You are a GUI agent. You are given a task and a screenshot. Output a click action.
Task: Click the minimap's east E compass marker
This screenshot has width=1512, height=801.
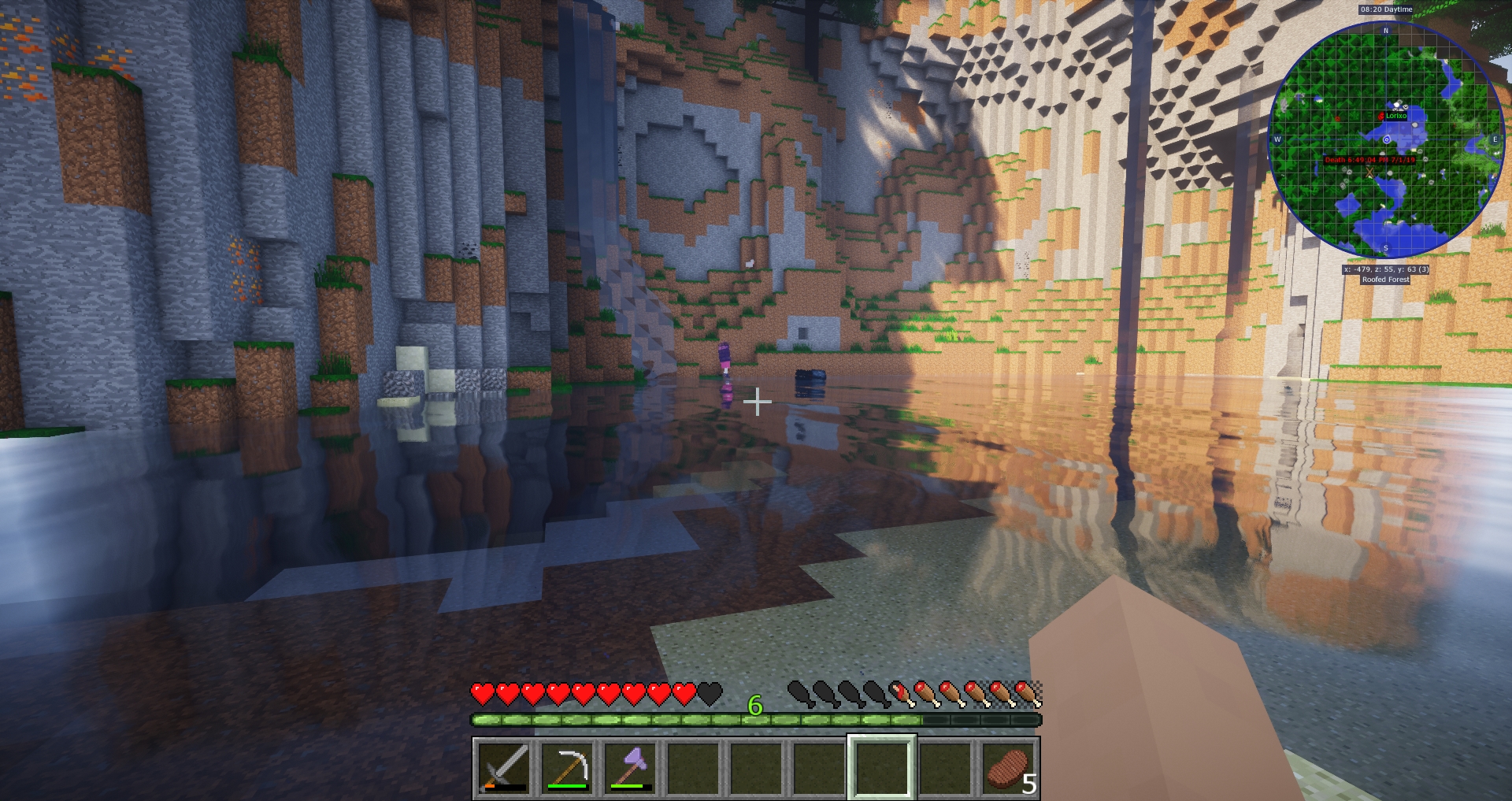tap(1495, 139)
